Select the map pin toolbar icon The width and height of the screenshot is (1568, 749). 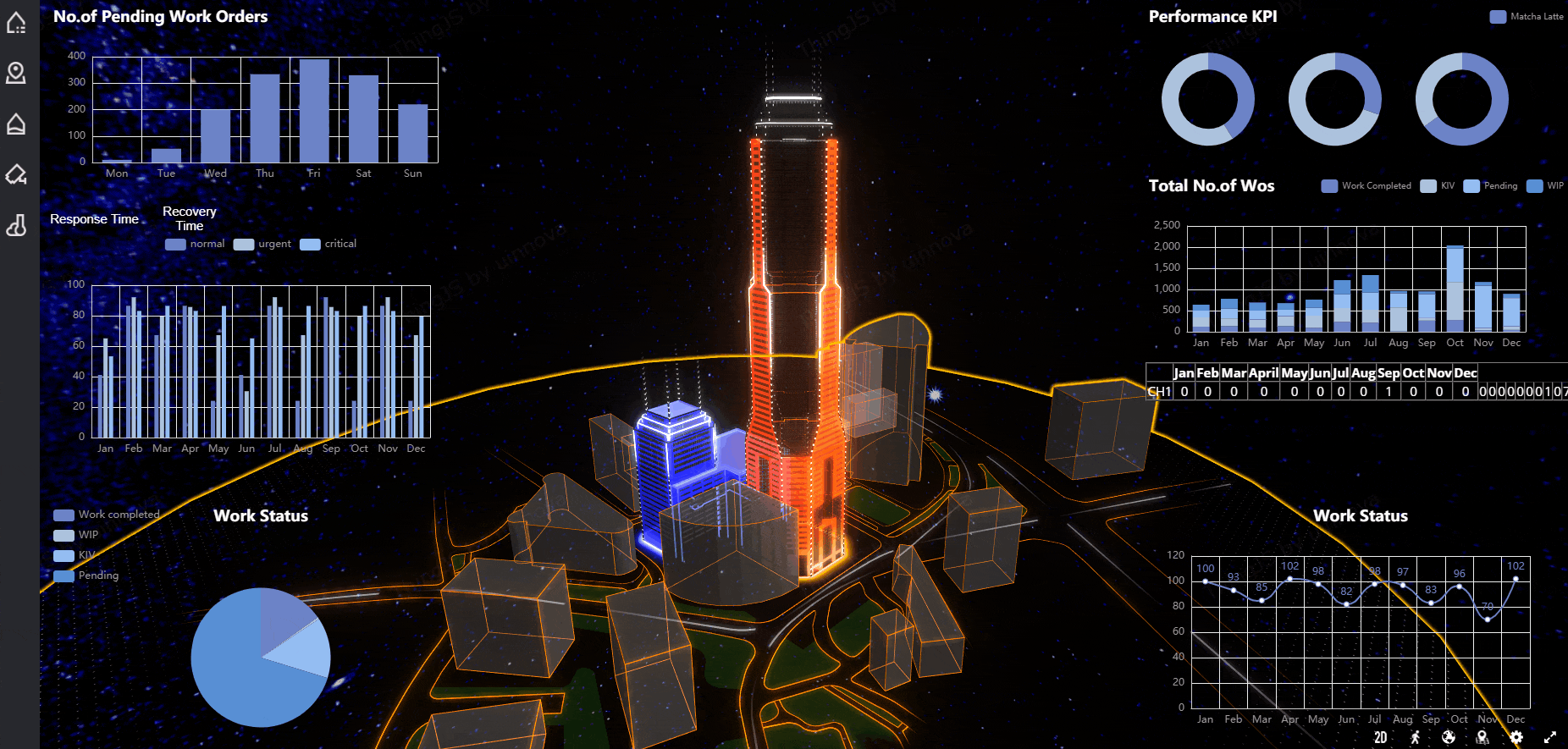[x=1482, y=737]
